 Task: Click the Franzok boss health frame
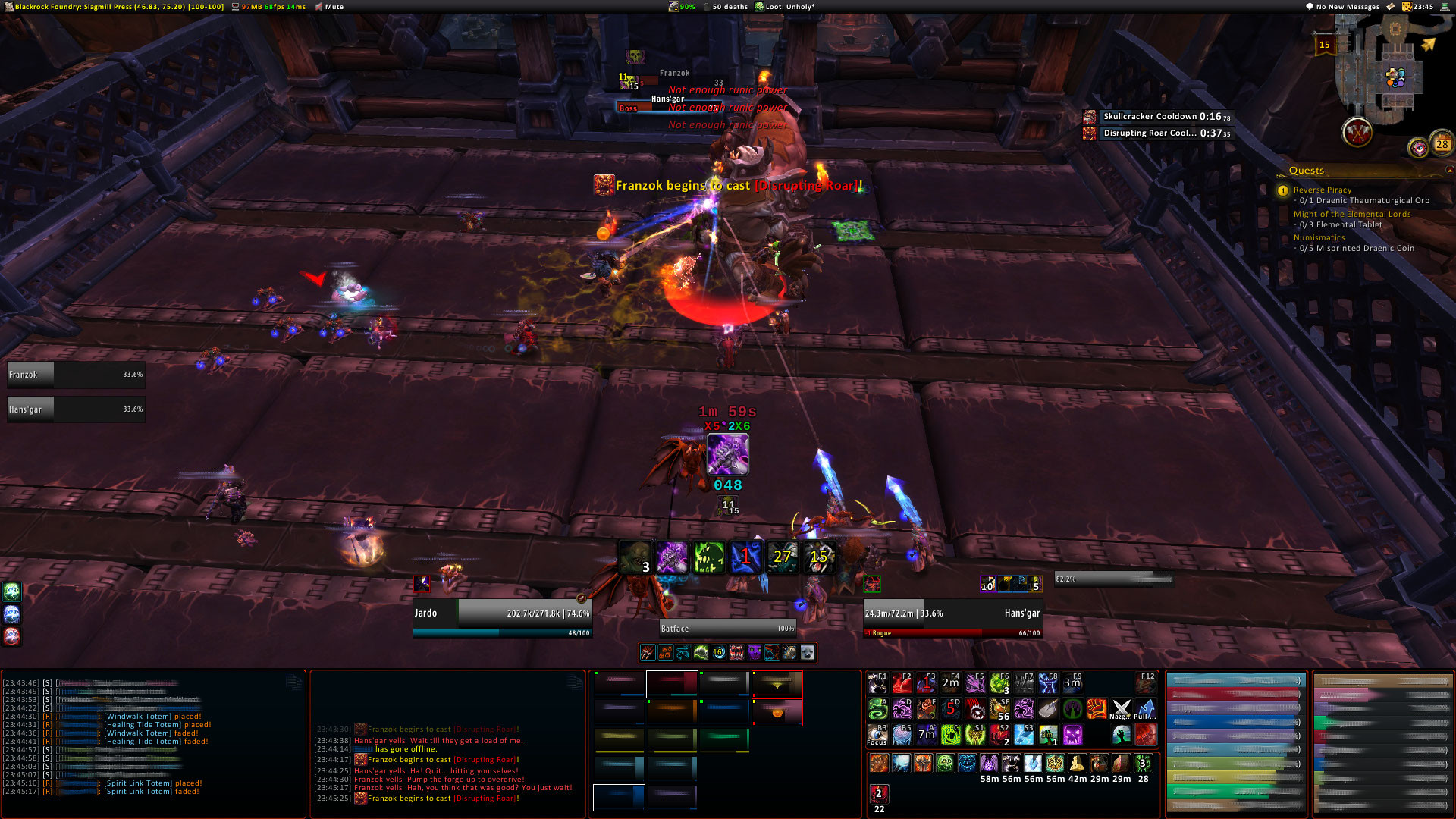(x=76, y=375)
